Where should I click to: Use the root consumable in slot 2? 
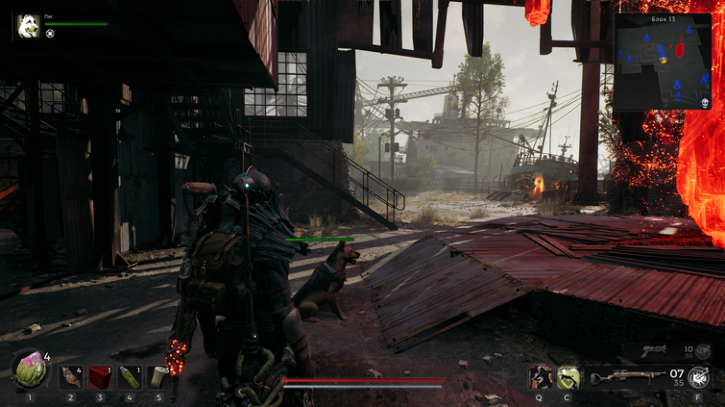tap(70, 377)
